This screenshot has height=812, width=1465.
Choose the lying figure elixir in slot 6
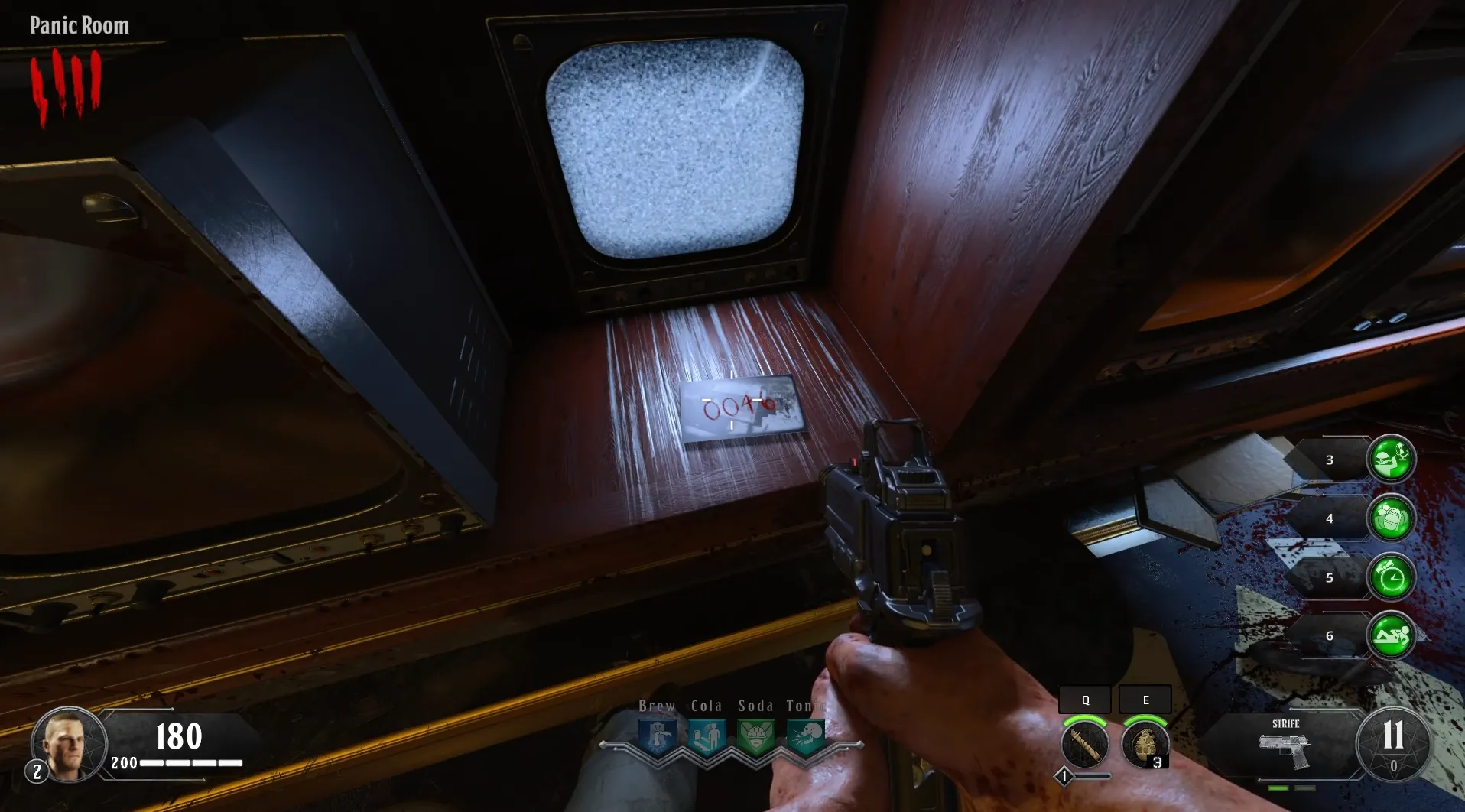(1391, 635)
